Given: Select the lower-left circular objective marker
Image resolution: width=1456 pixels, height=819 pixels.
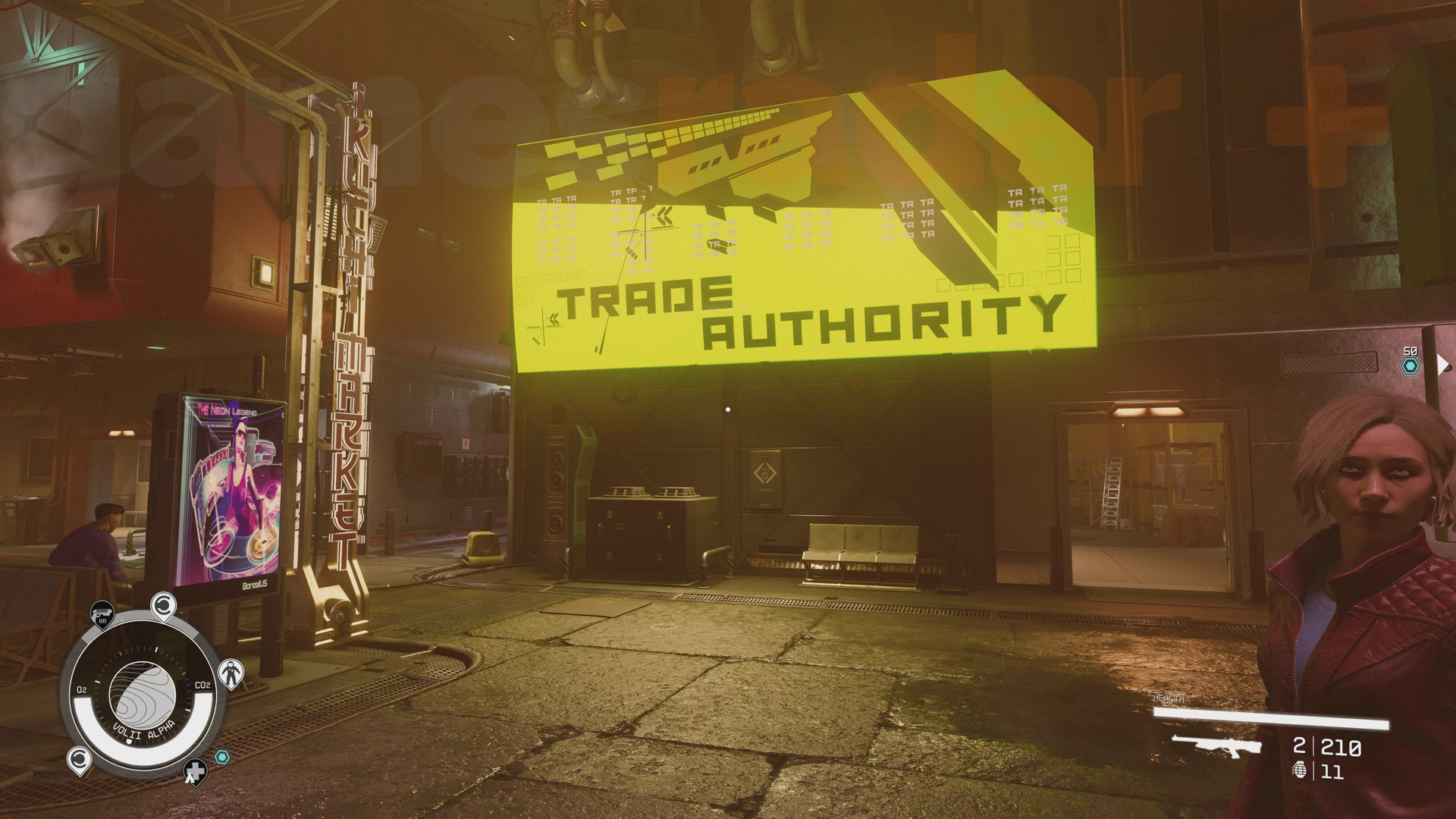Looking at the screenshot, I should click(x=78, y=758).
